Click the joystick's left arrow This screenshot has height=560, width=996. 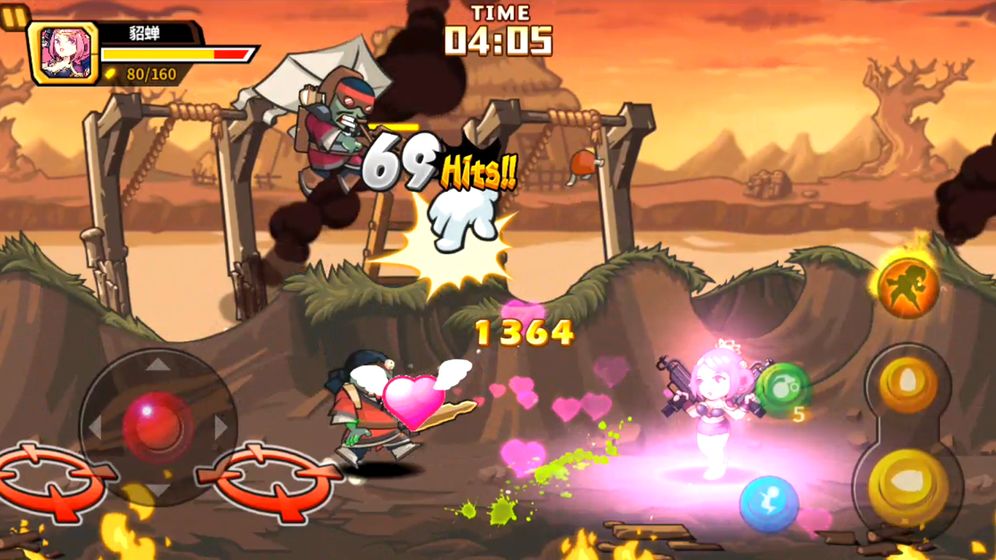tap(96, 427)
